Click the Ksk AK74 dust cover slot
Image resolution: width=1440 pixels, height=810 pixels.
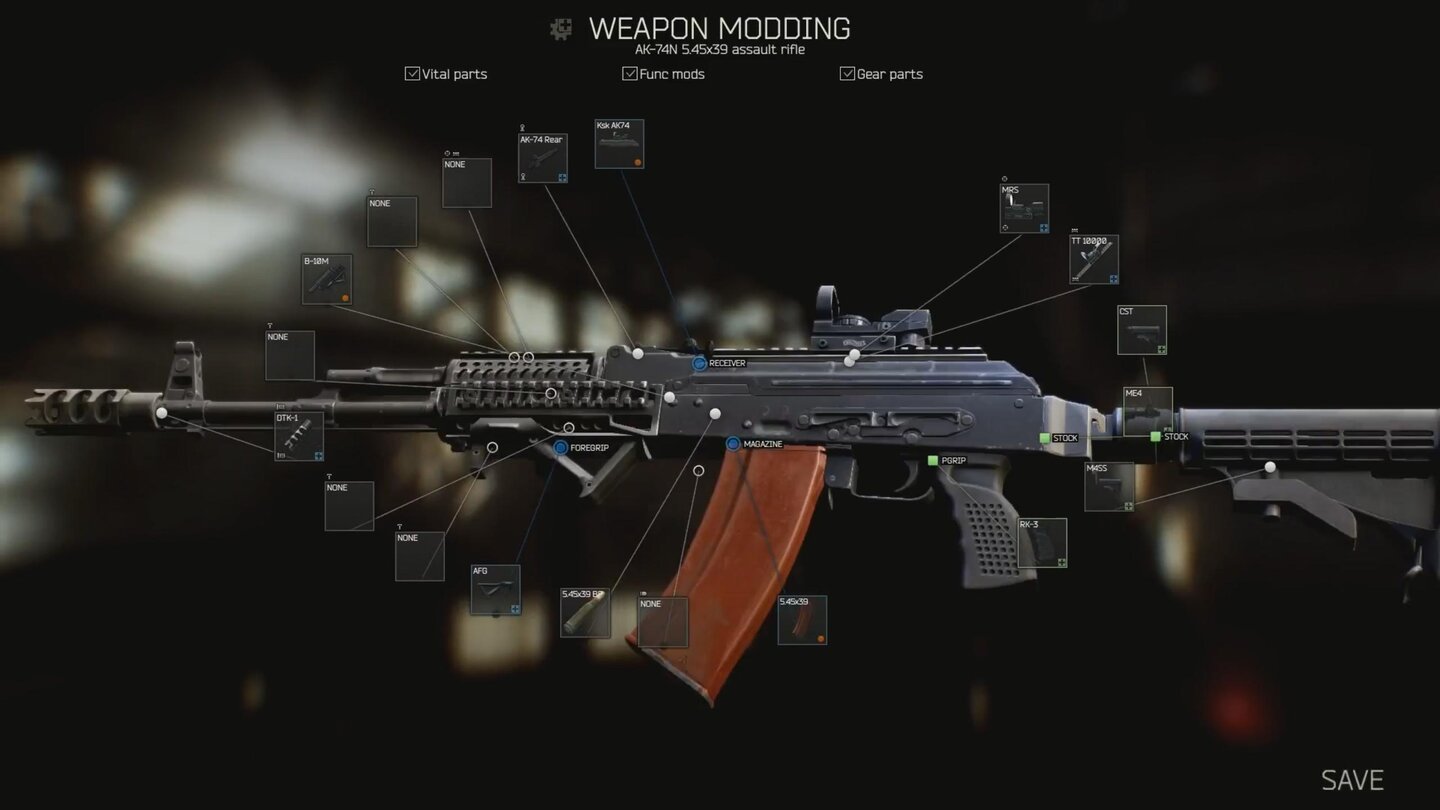620,143
